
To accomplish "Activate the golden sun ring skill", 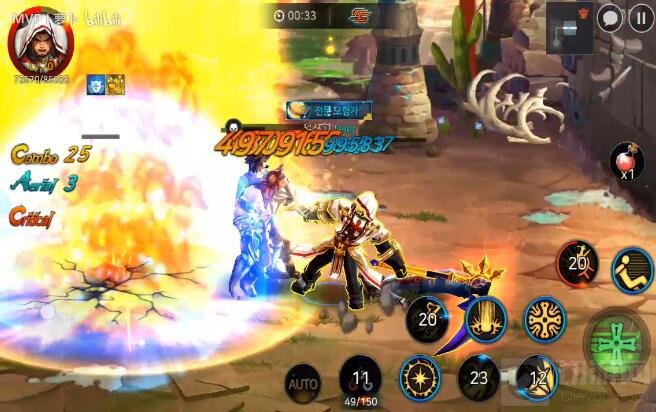I will click(420, 376).
